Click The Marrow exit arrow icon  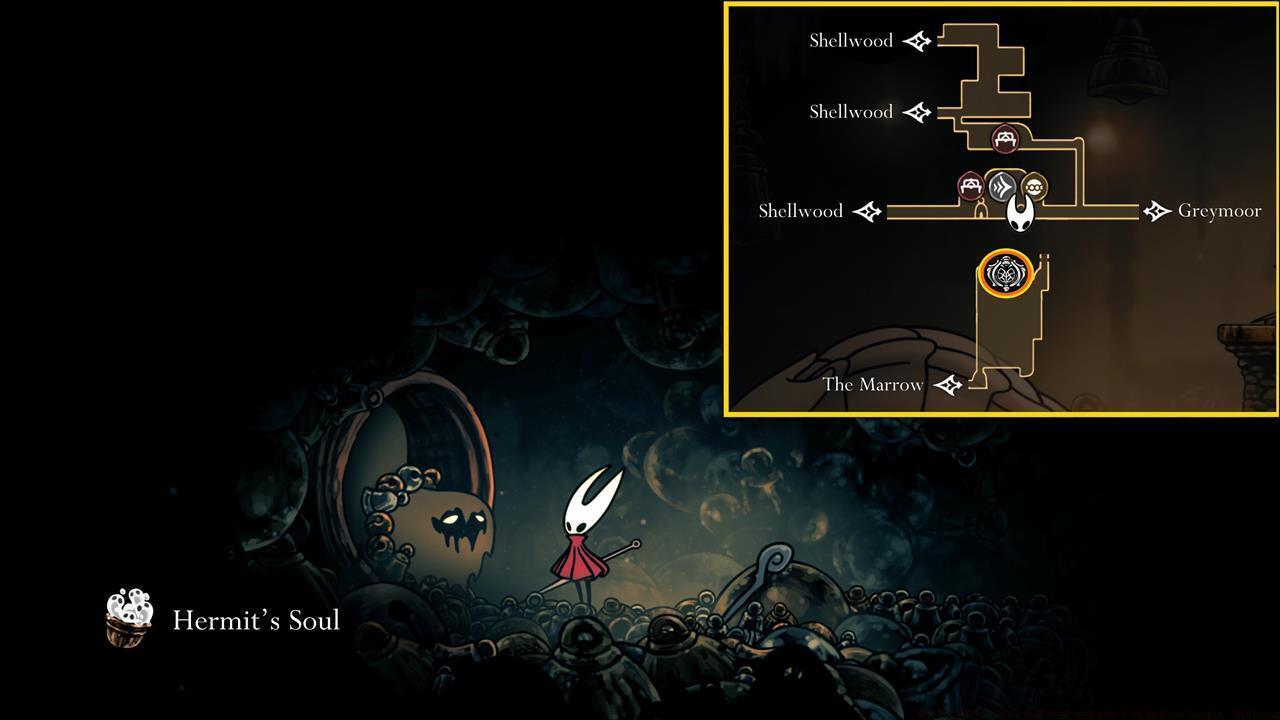[946, 384]
